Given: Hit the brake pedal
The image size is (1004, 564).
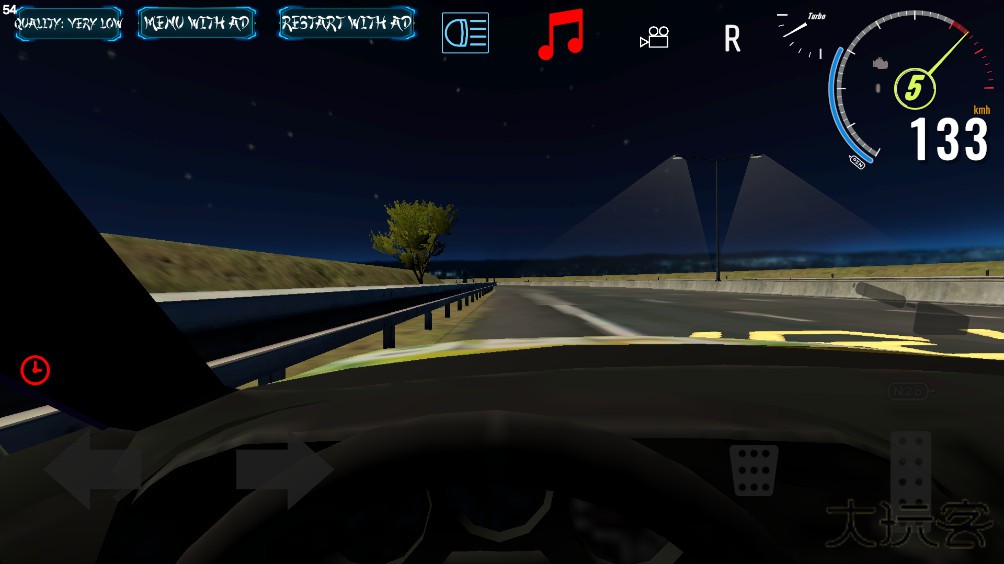Looking at the screenshot, I should coord(755,470).
